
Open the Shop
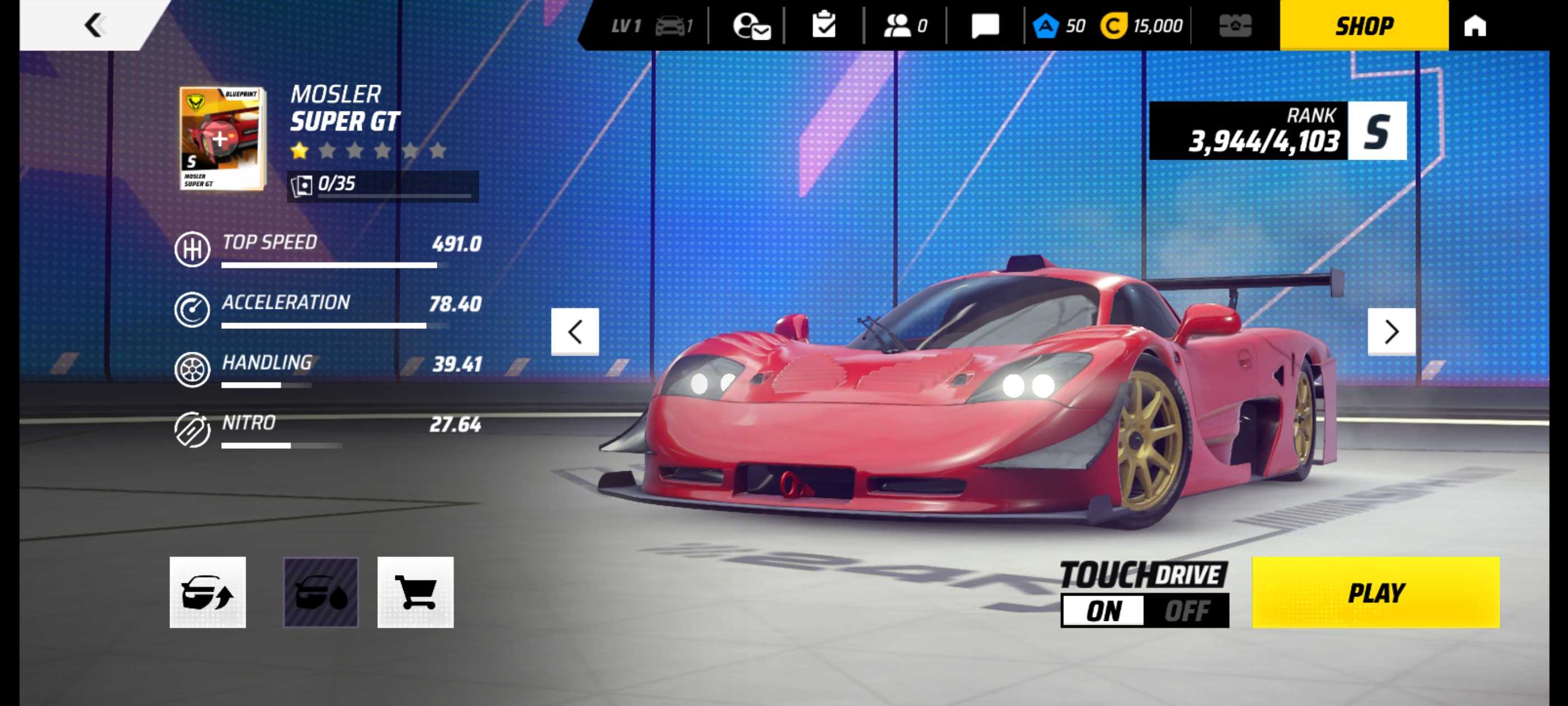(1364, 26)
